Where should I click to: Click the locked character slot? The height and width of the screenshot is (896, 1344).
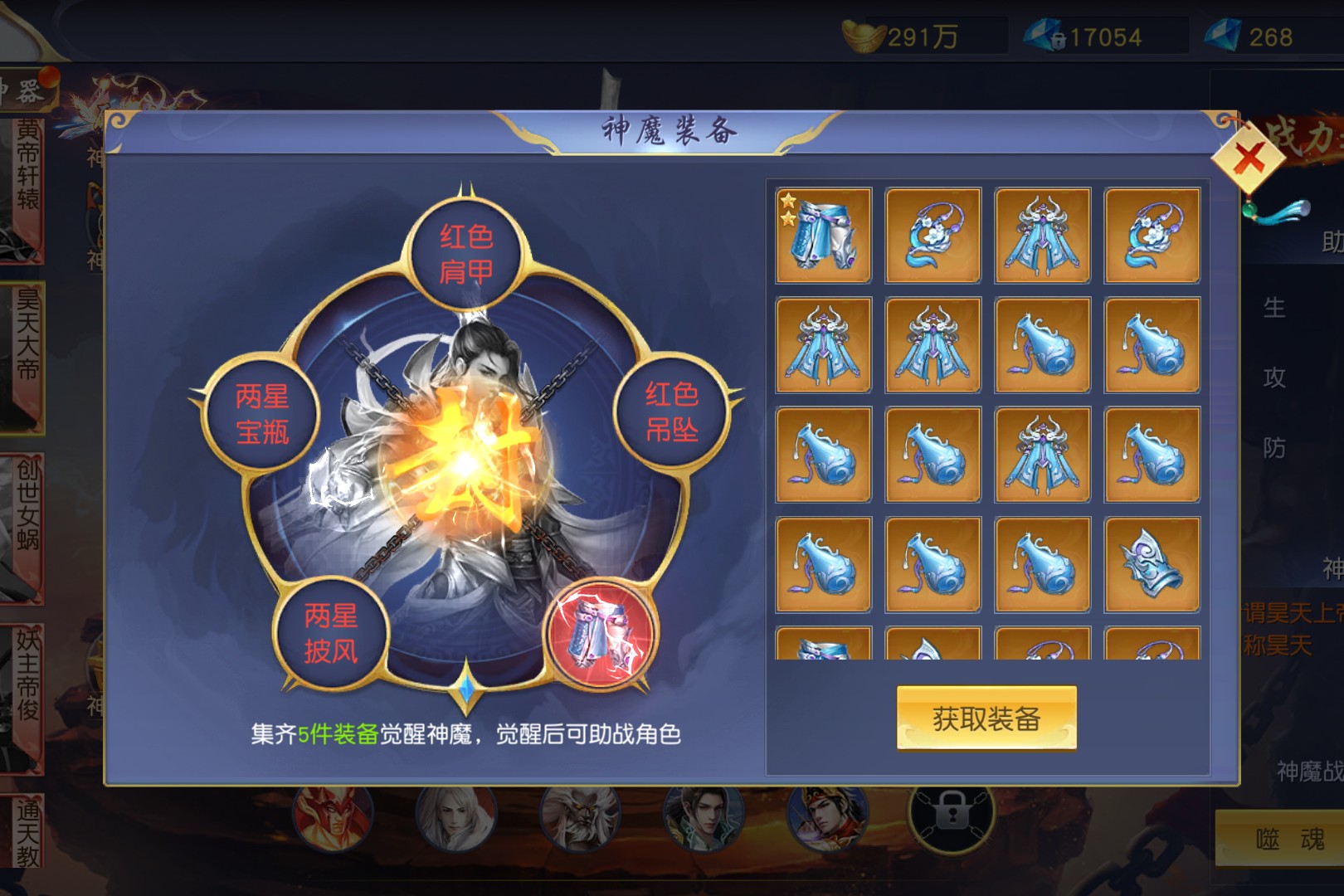point(952,817)
